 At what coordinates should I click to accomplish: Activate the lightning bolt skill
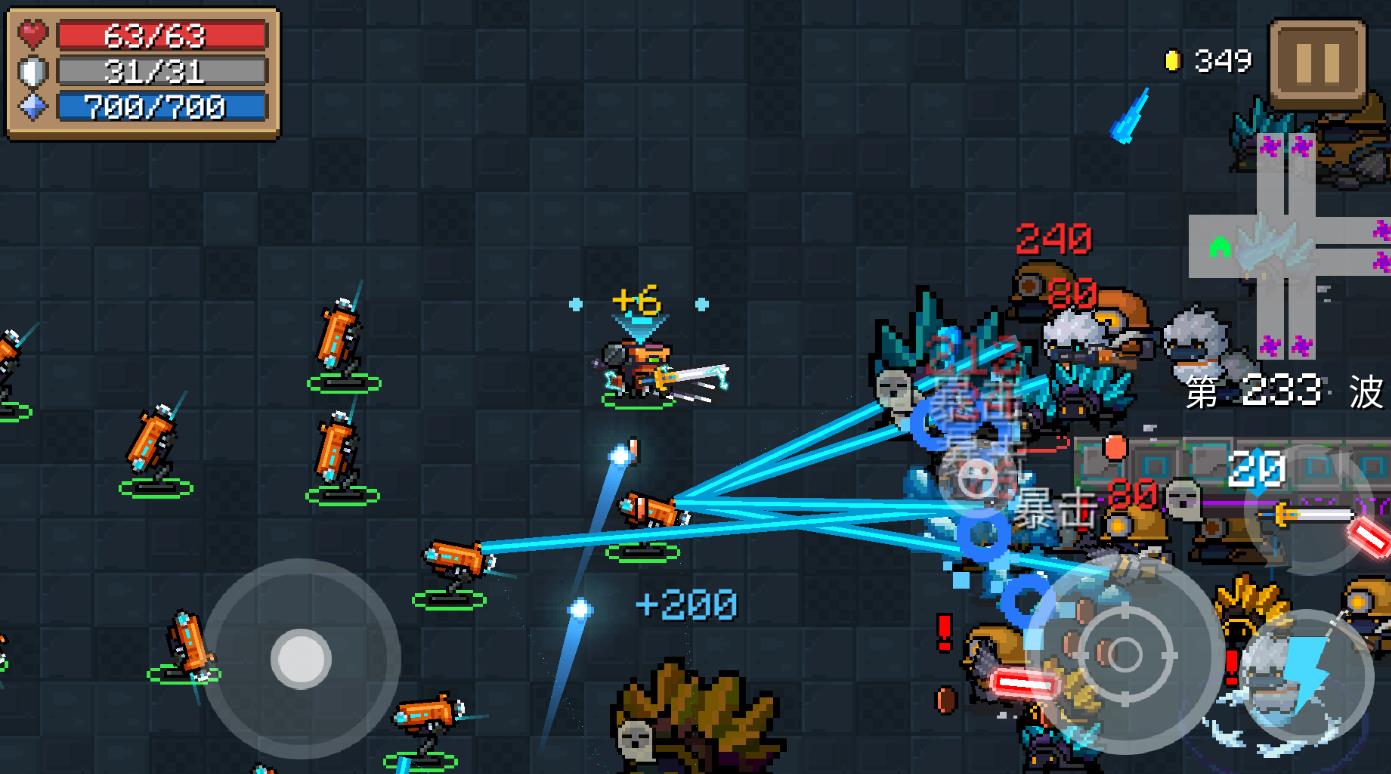pos(1308,677)
